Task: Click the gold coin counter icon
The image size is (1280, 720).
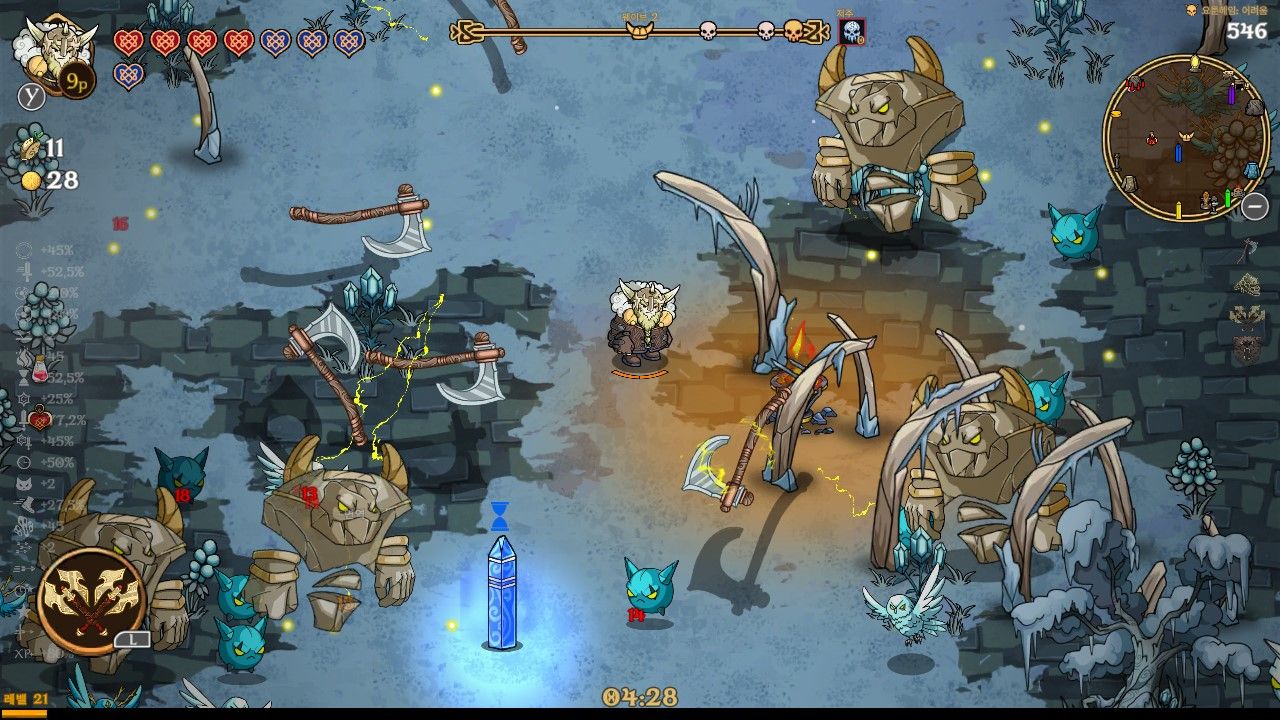Action: click(32, 180)
